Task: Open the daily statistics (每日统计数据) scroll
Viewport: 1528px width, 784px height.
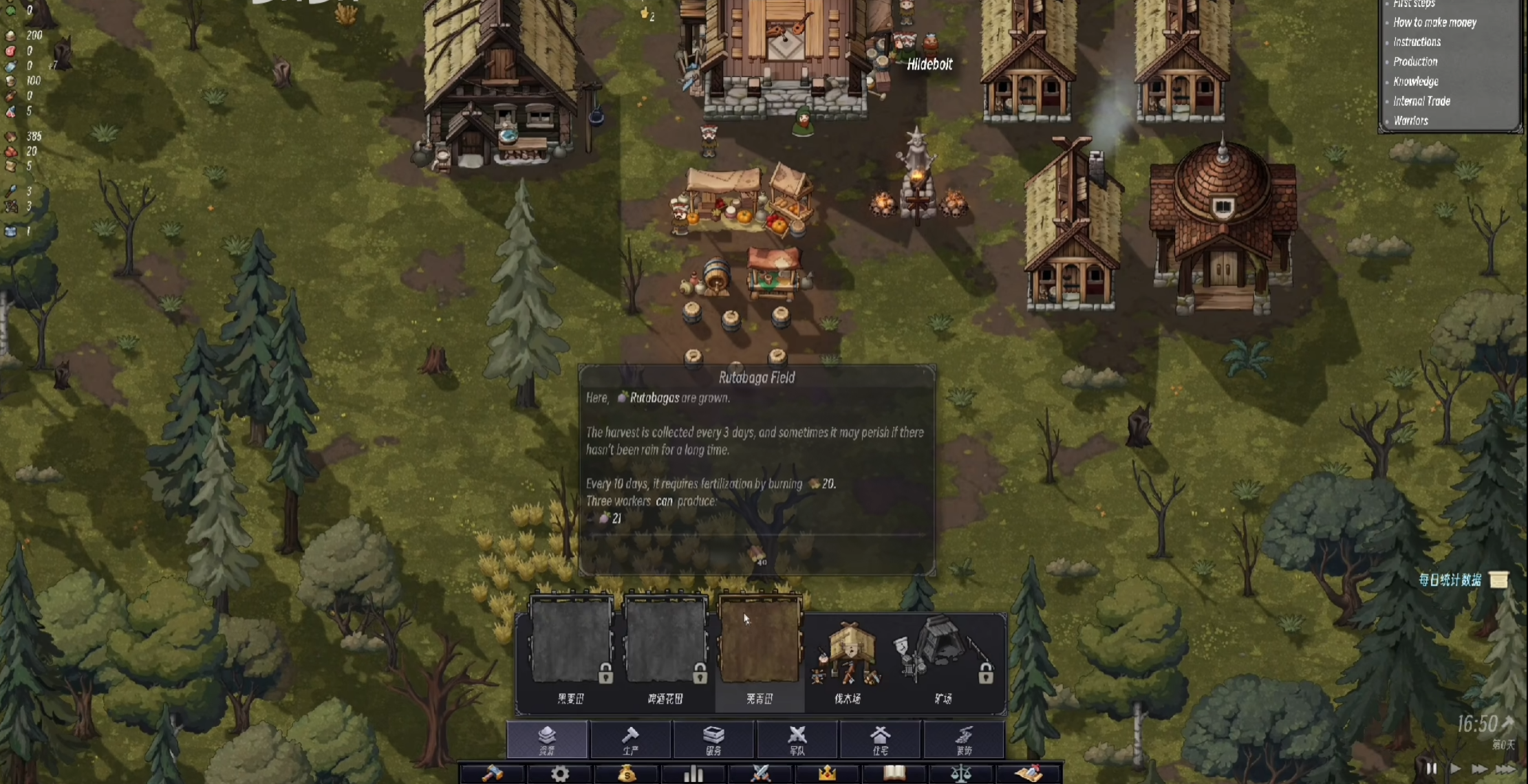Action: (1499, 580)
